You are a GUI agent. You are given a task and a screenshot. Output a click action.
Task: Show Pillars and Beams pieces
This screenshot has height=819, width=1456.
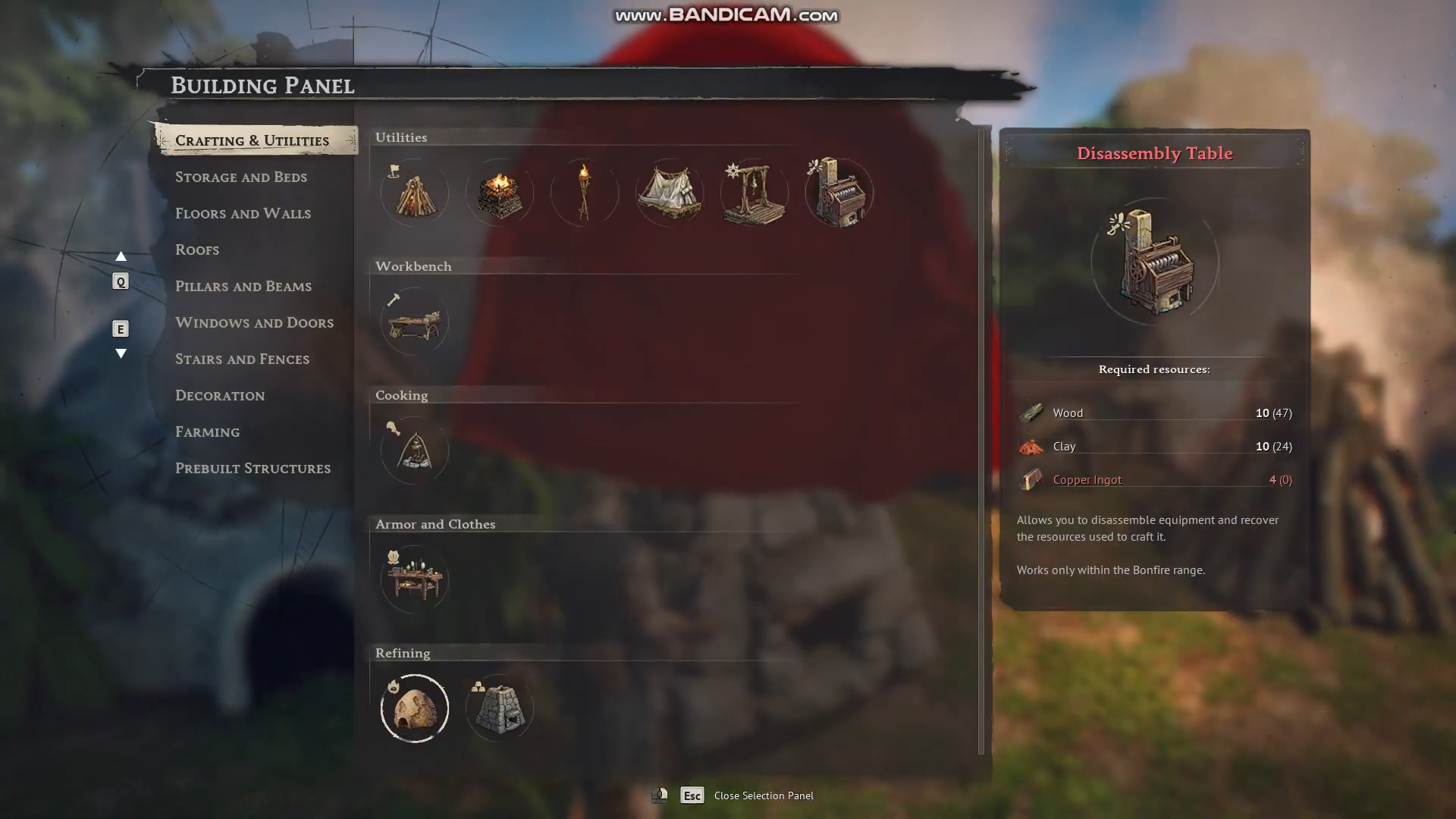243,286
